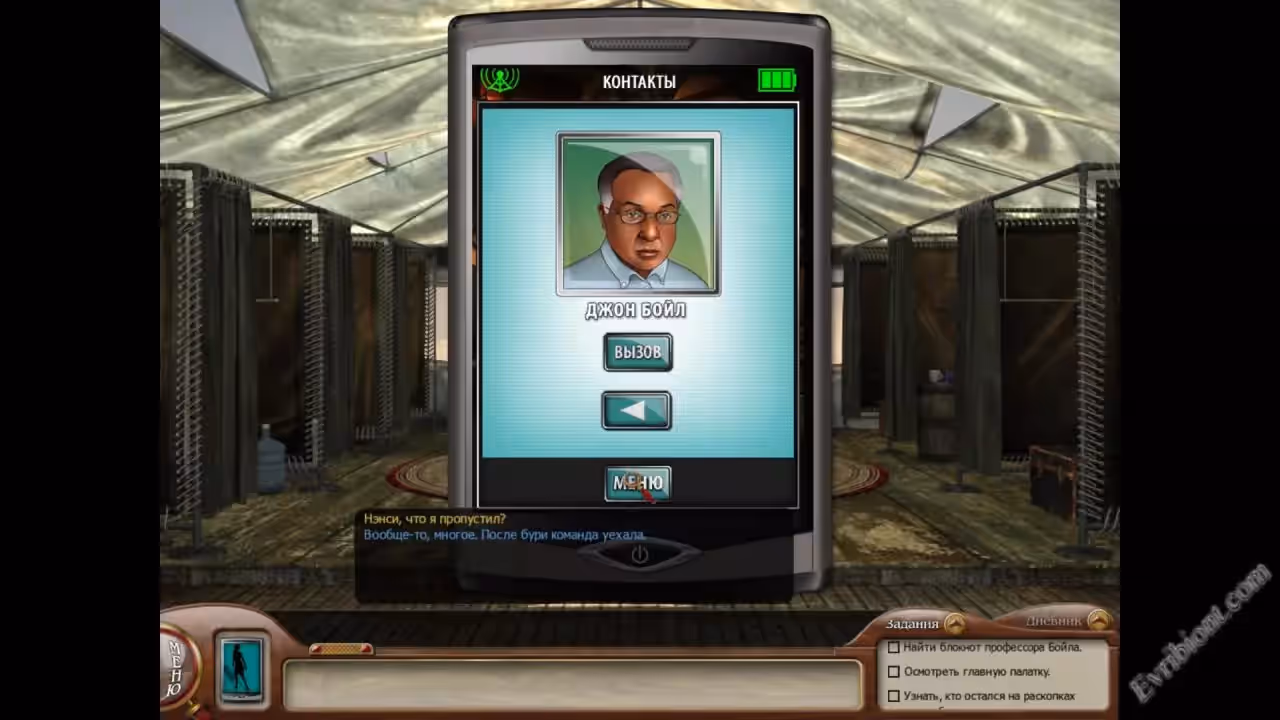The image size is (1280, 720).
Task: Open the phone's МЕНЮ button
Action: coord(637,484)
